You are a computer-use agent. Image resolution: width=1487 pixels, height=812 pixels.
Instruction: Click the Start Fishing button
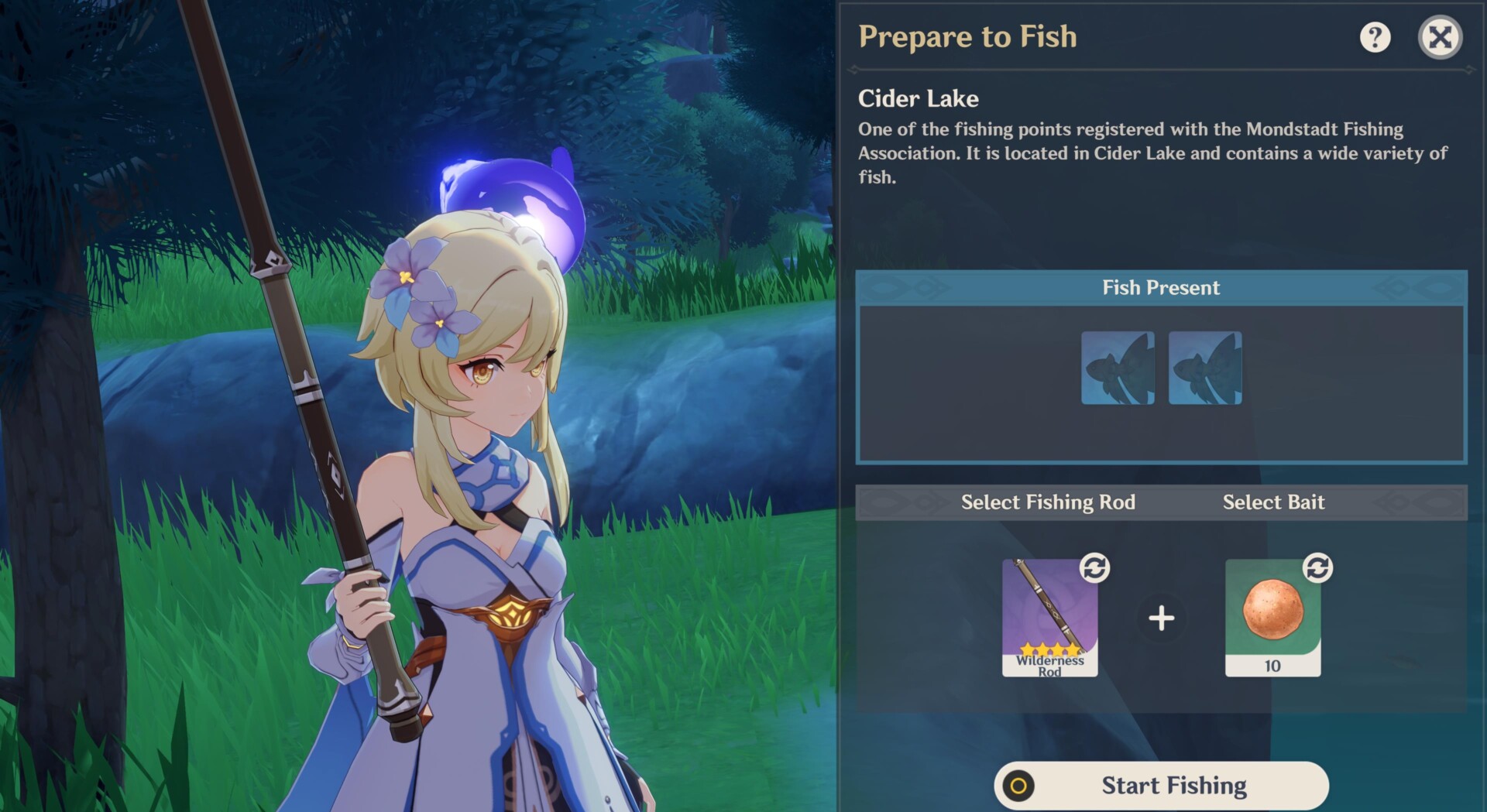tap(1161, 785)
